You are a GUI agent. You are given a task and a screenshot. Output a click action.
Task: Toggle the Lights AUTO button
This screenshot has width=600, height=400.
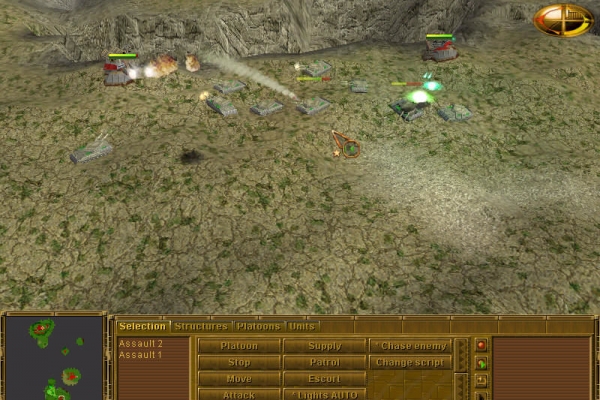pyautogui.click(x=324, y=394)
